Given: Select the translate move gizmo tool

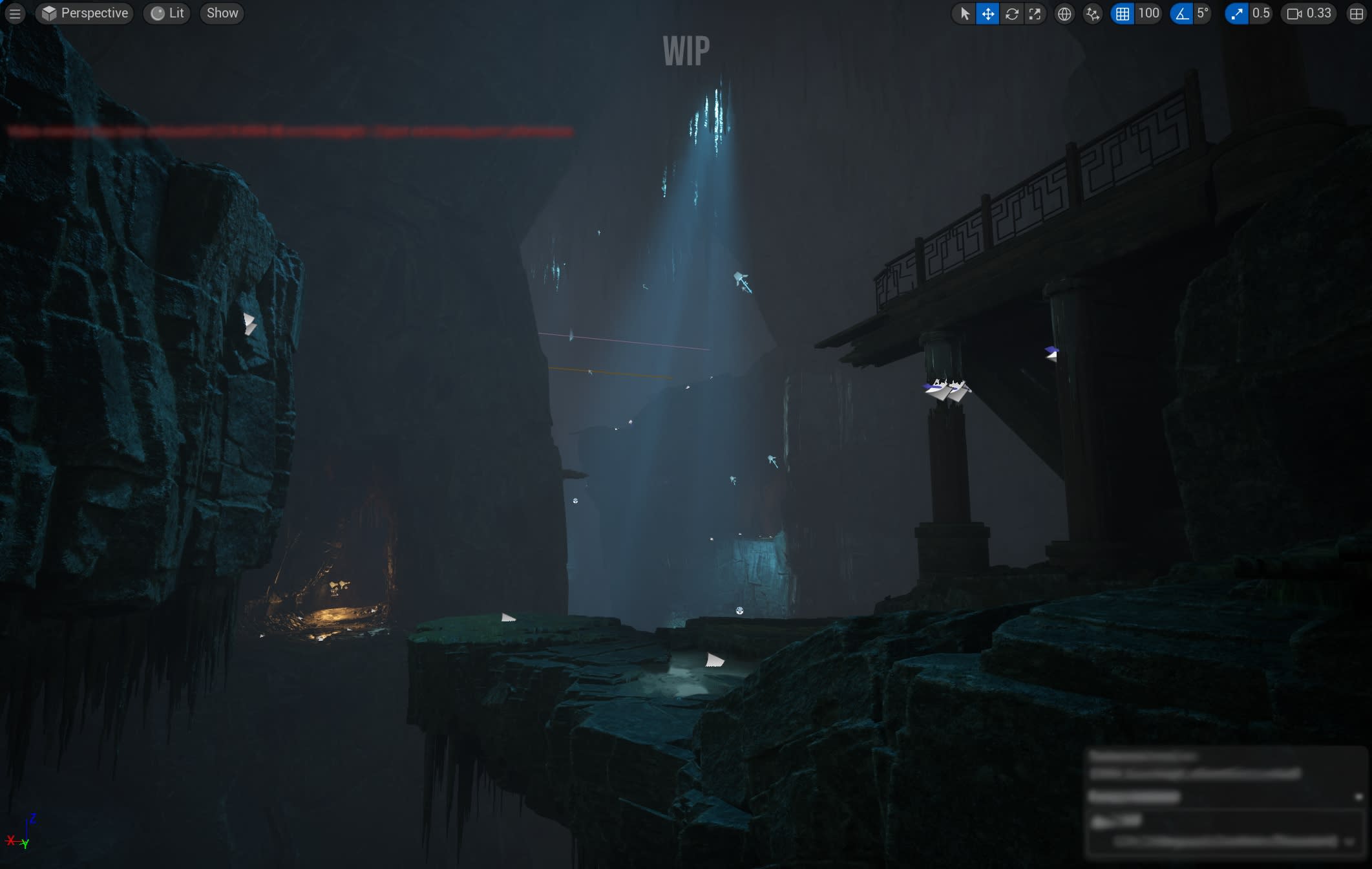Looking at the screenshot, I should [x=988, y=14].
